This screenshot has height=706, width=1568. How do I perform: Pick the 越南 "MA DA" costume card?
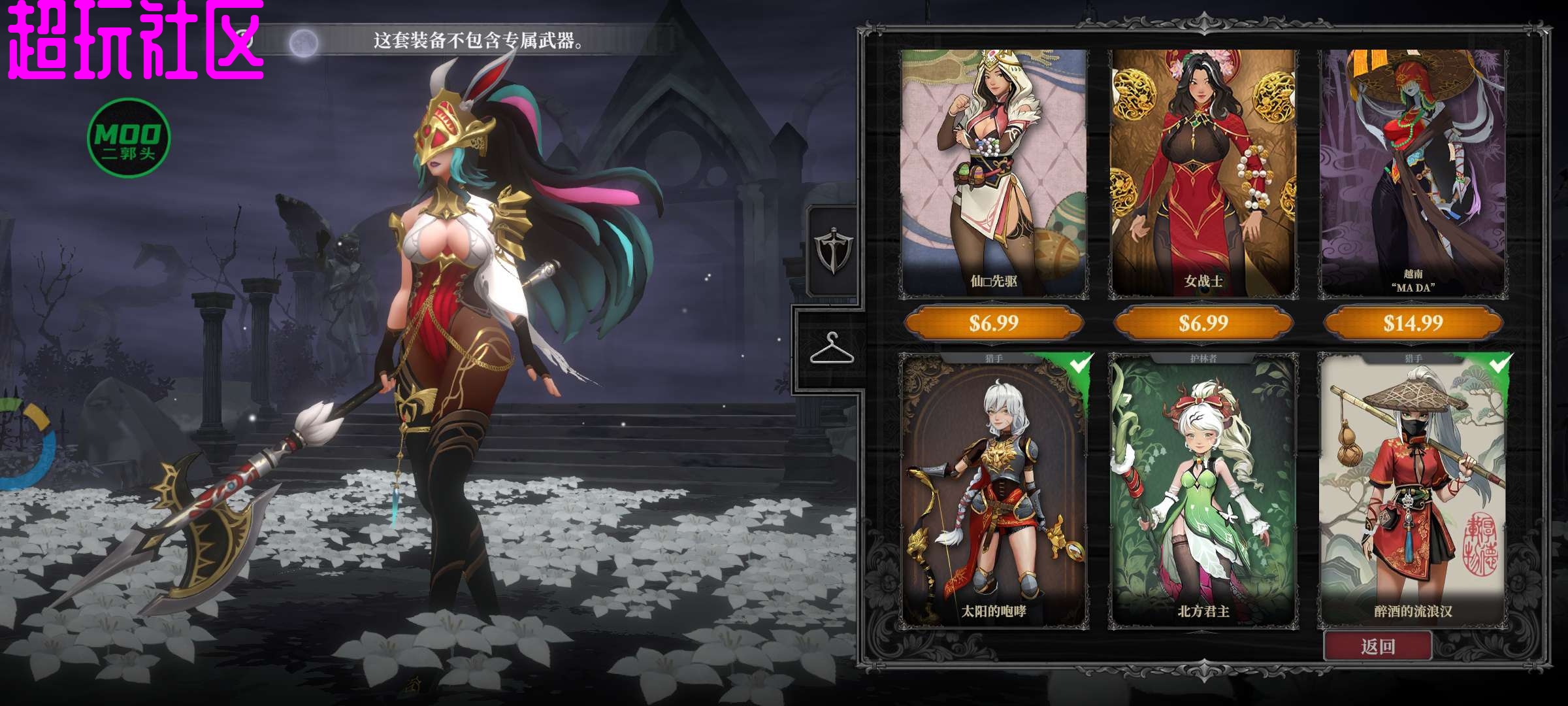[1413, 173]
